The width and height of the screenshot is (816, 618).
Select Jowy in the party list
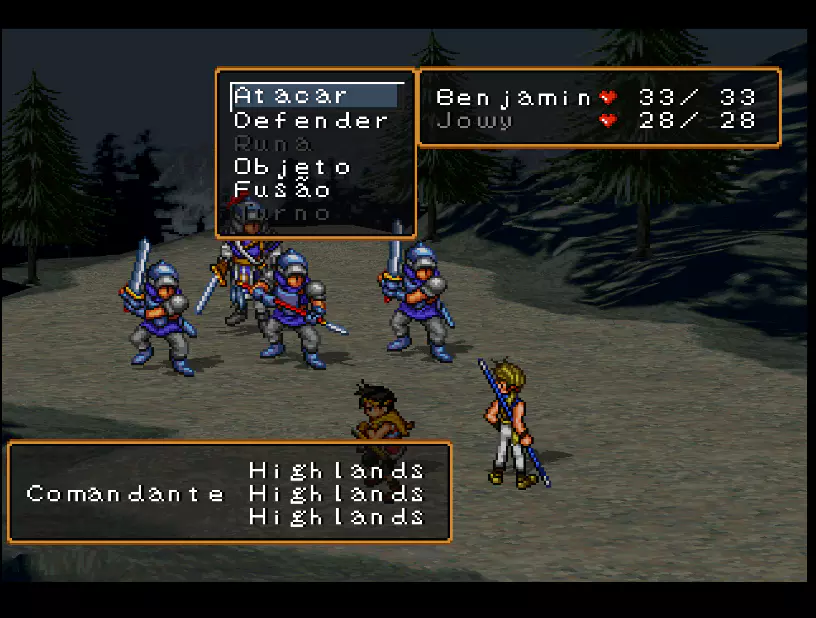[x=474, y=122]
